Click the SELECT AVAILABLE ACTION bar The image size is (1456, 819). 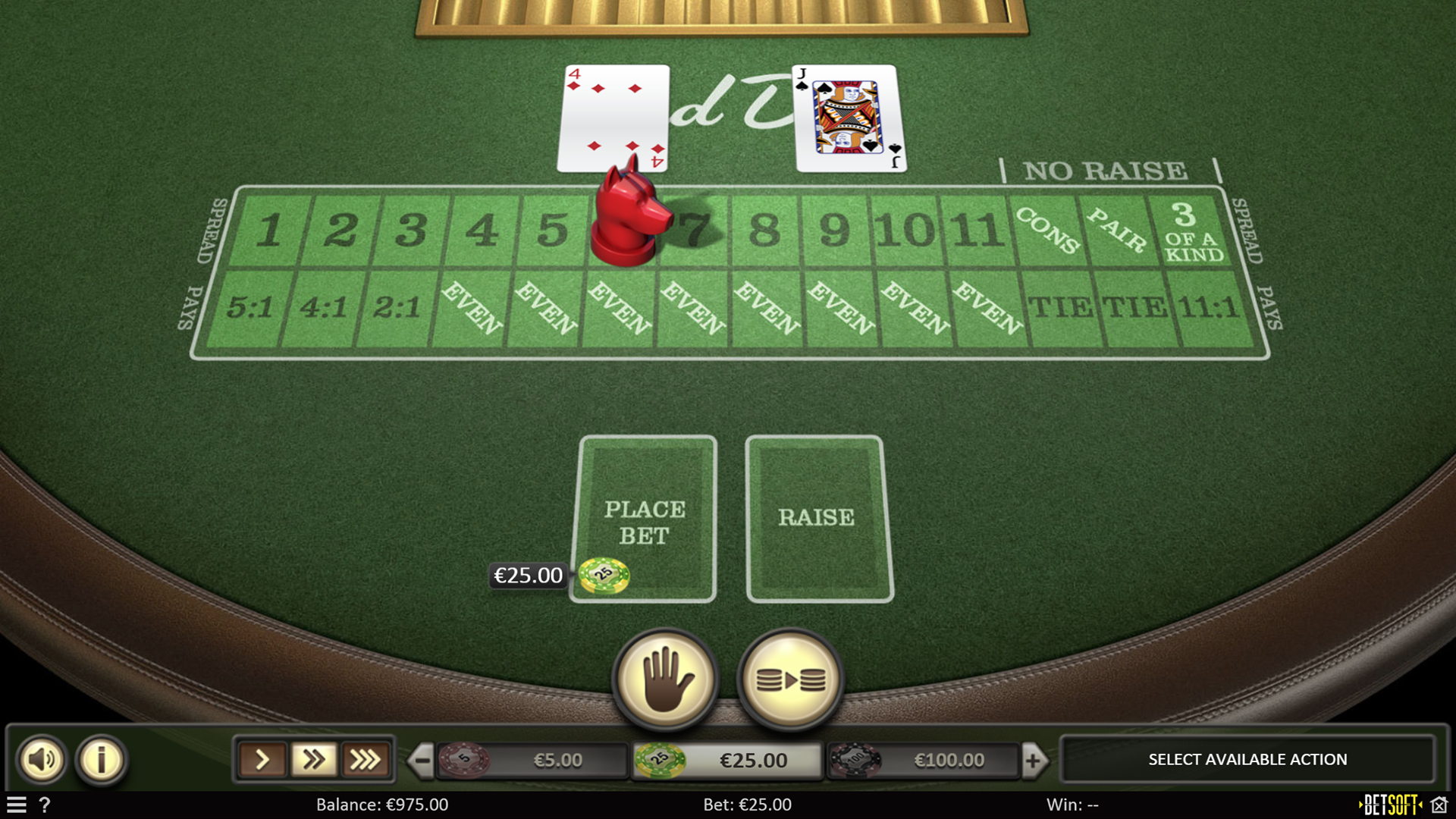1247,759
